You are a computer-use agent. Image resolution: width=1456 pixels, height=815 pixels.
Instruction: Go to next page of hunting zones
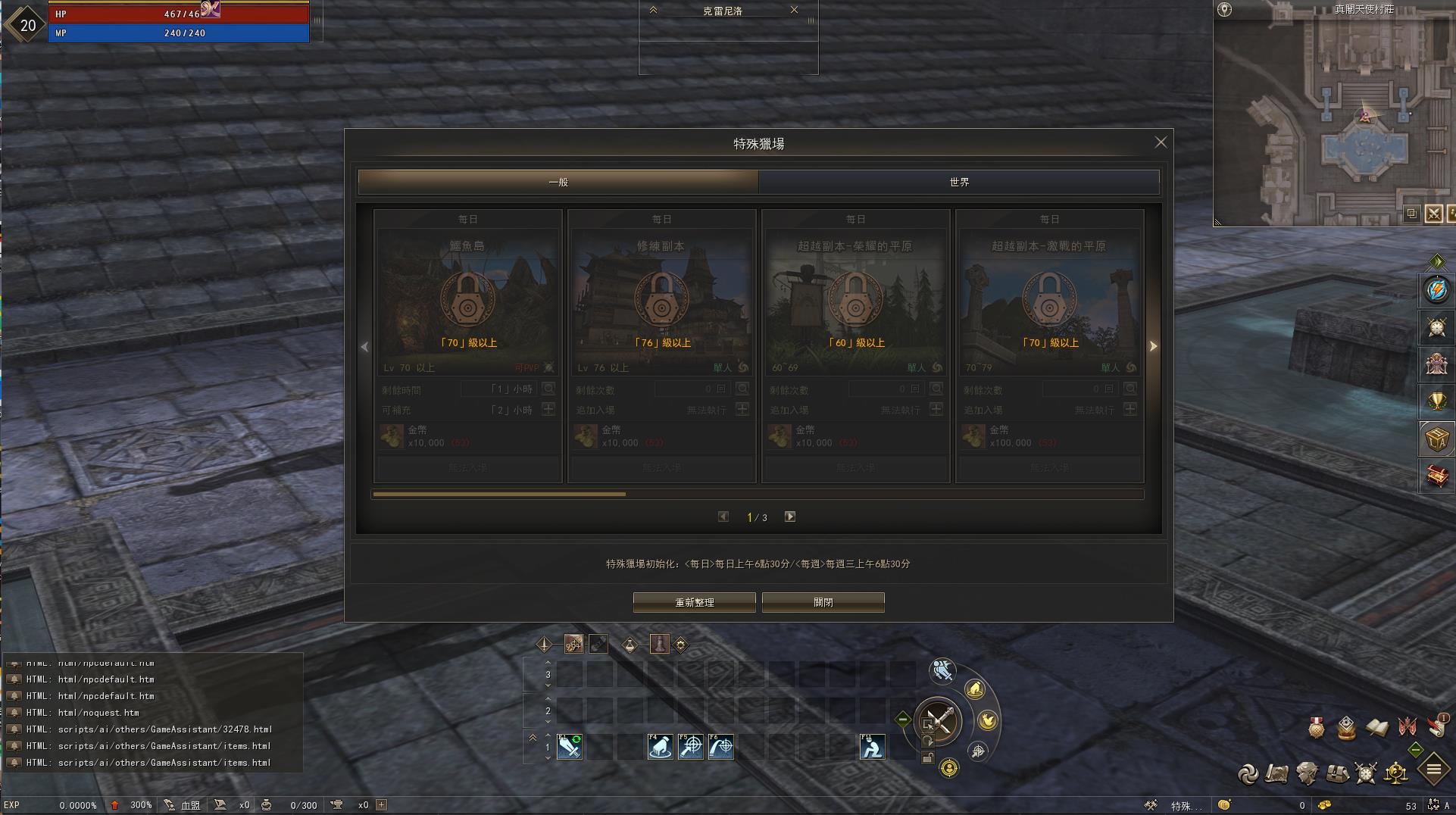point(789,517)
